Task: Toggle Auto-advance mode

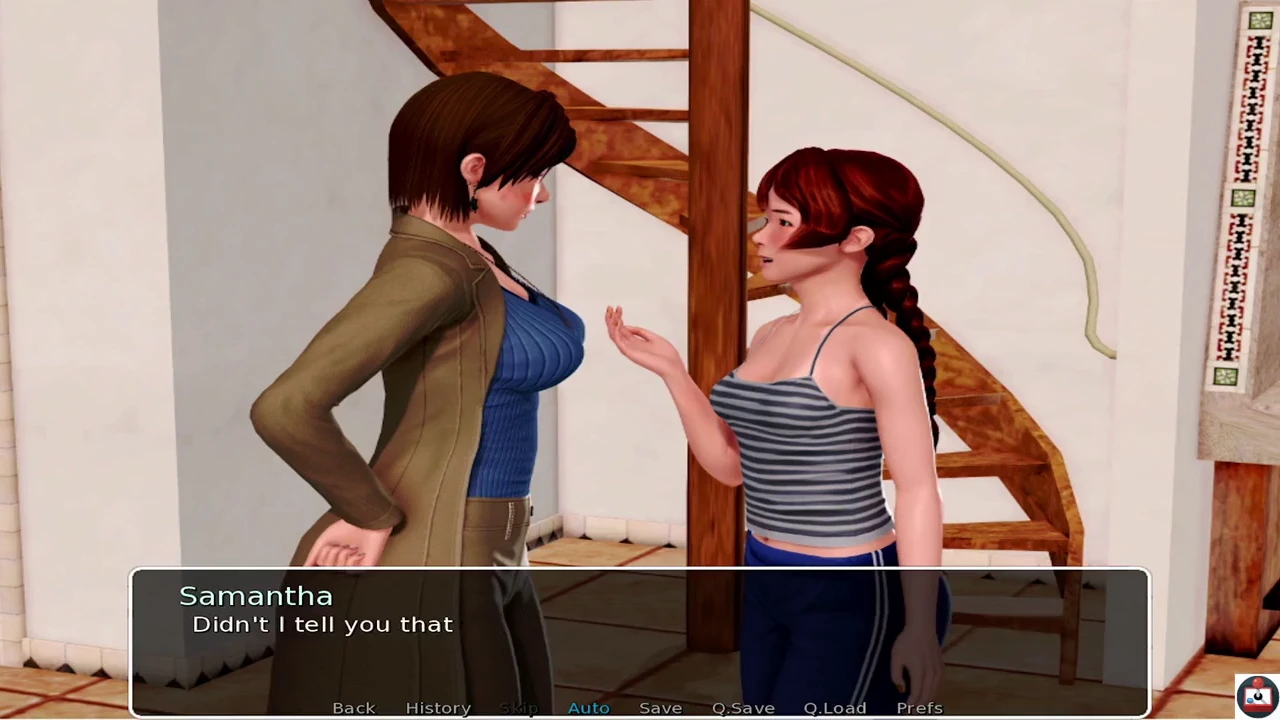Action: click(588, 708)
